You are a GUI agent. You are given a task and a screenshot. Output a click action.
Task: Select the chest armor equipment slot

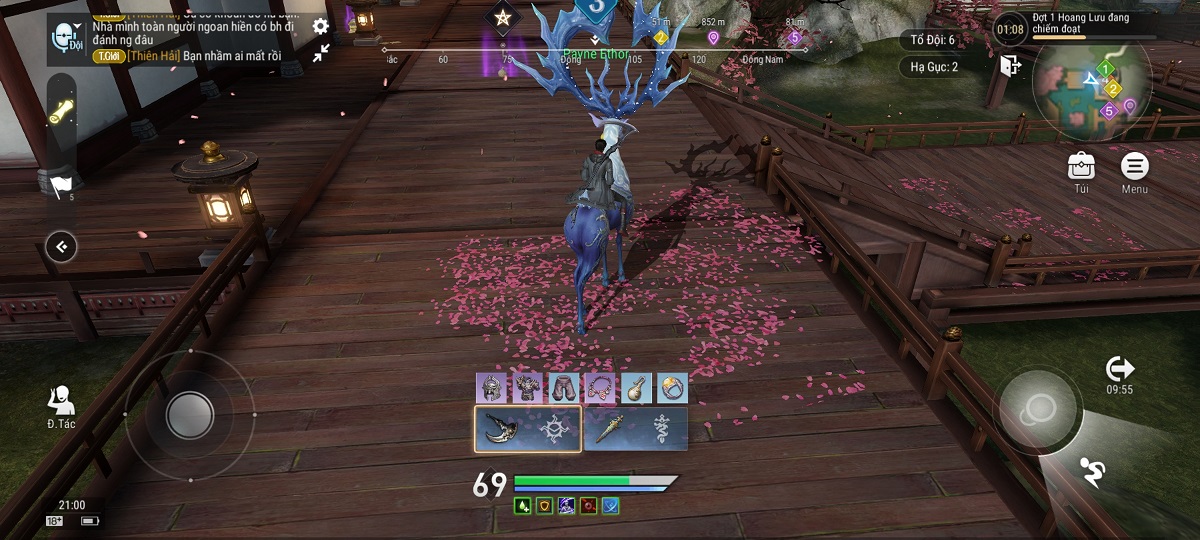(x=526, y=388)
